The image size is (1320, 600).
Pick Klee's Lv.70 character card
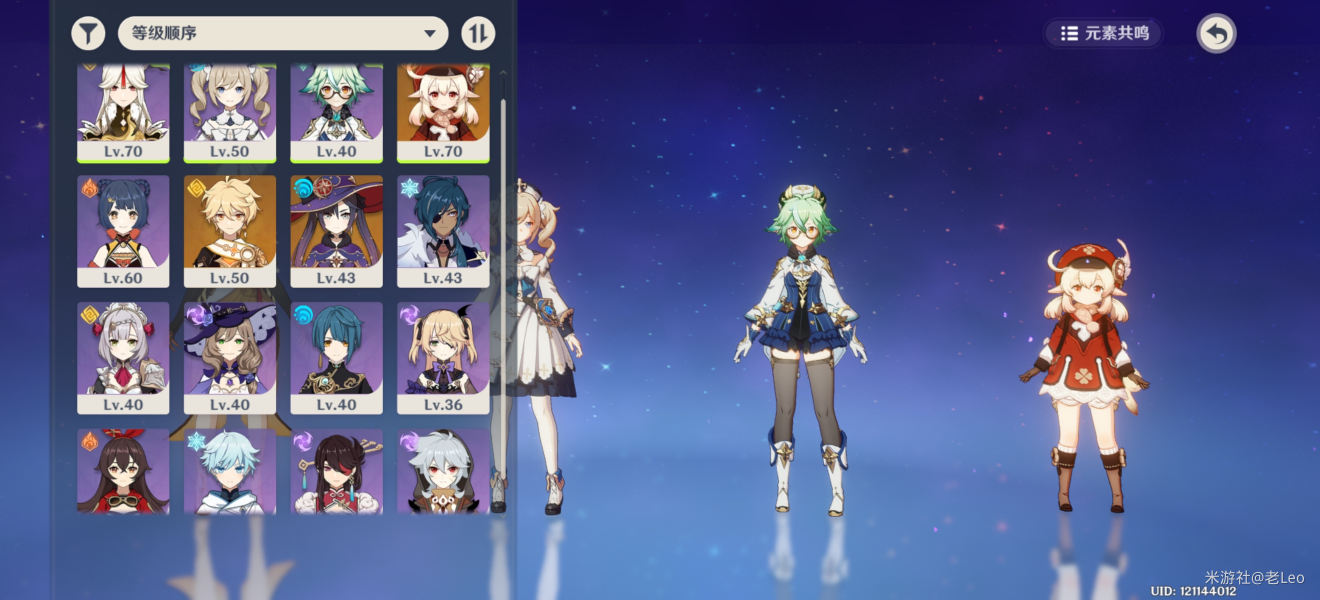pyautogui.click(x=443, y=110)
